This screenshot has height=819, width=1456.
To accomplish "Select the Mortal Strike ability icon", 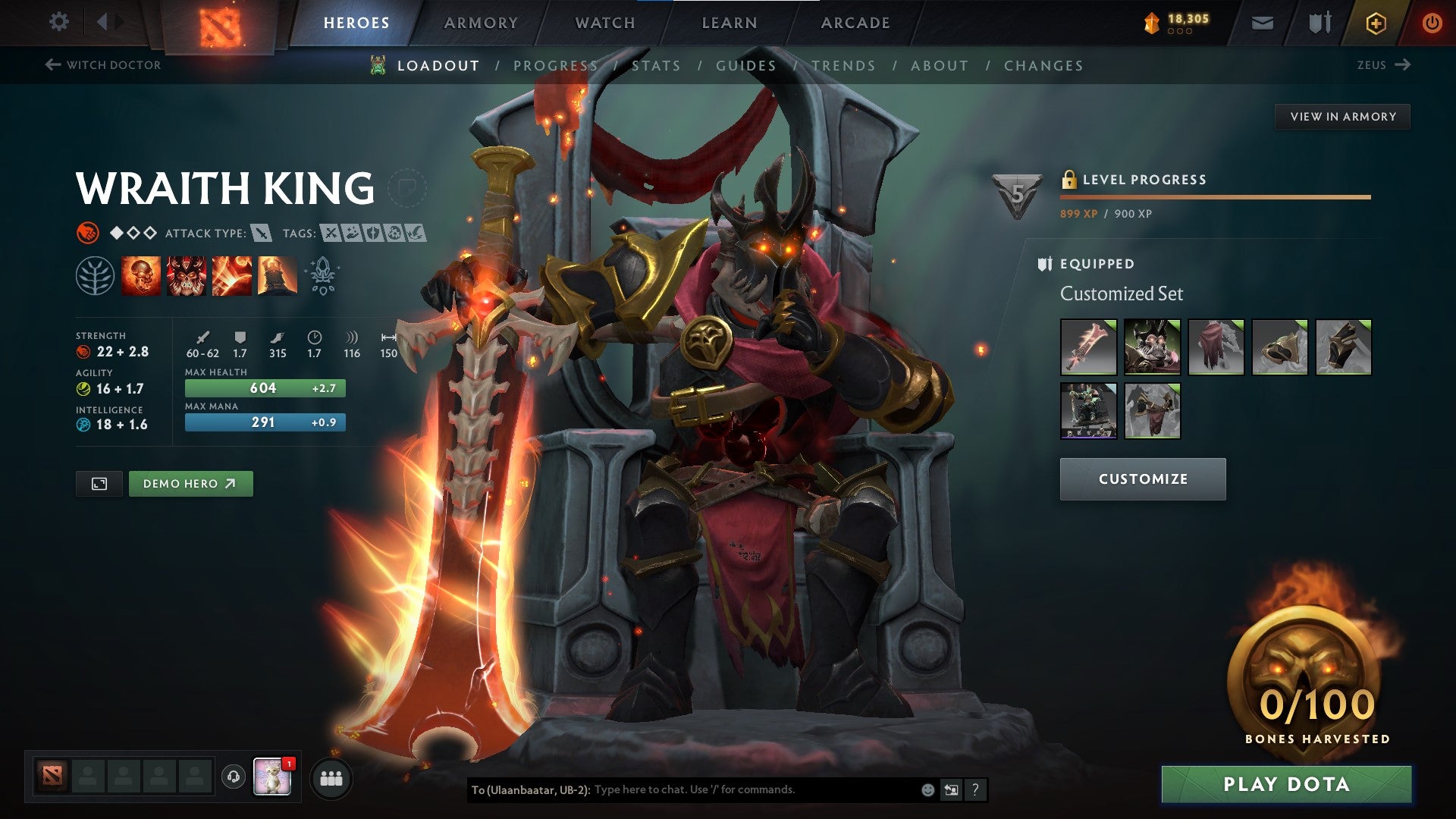I will pos(231,277).
